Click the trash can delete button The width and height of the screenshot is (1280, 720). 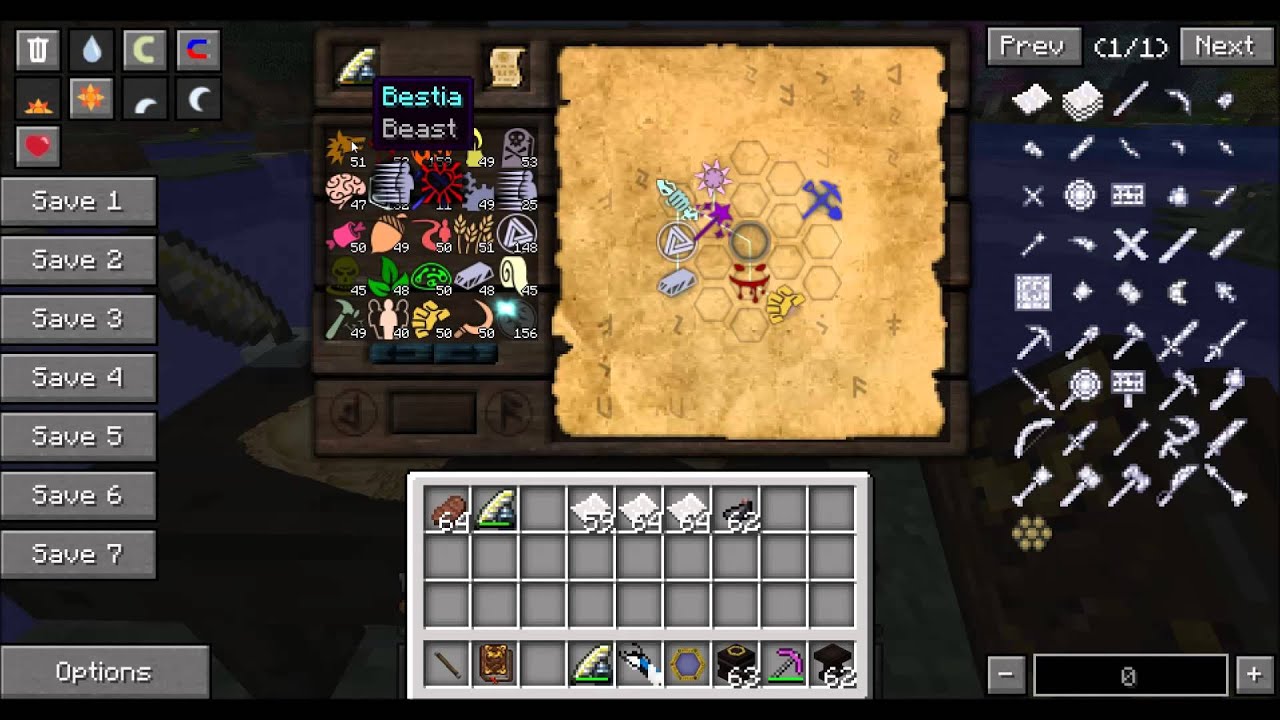[38, 50]
